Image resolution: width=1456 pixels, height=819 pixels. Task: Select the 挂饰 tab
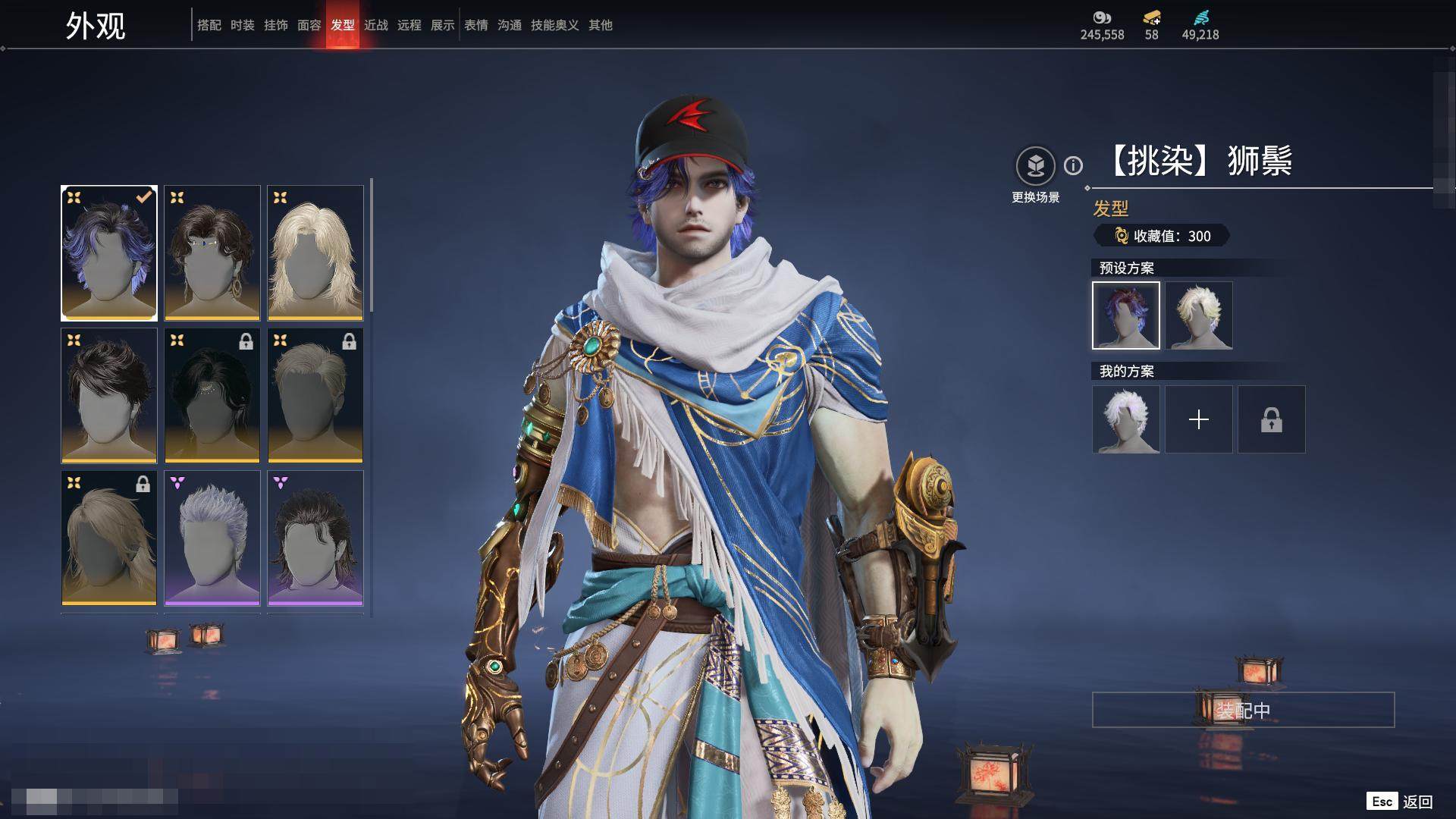[275, 25]
